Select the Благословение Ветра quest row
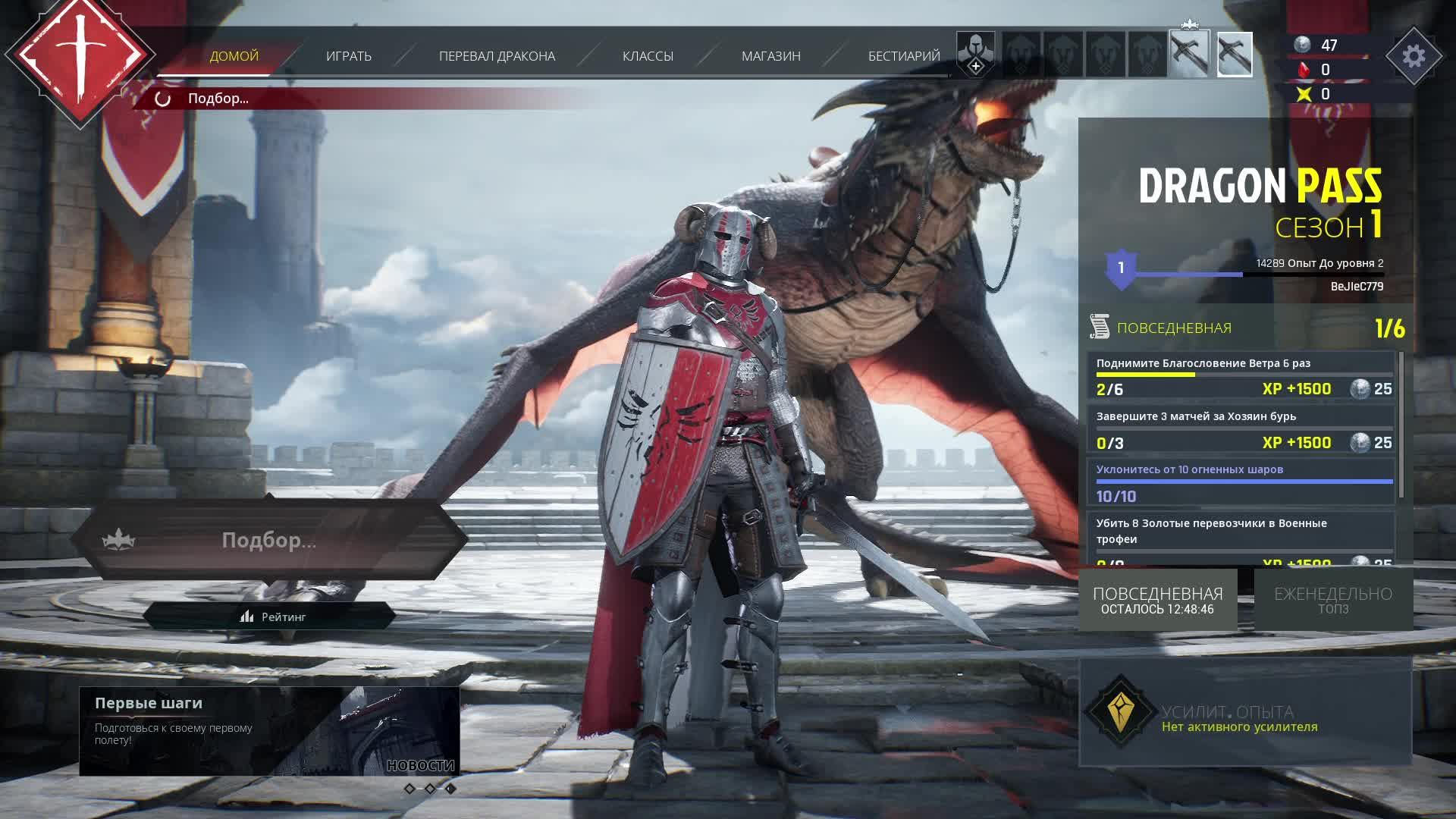The height and width of the screenshot is (819, 1456). 1242,376
